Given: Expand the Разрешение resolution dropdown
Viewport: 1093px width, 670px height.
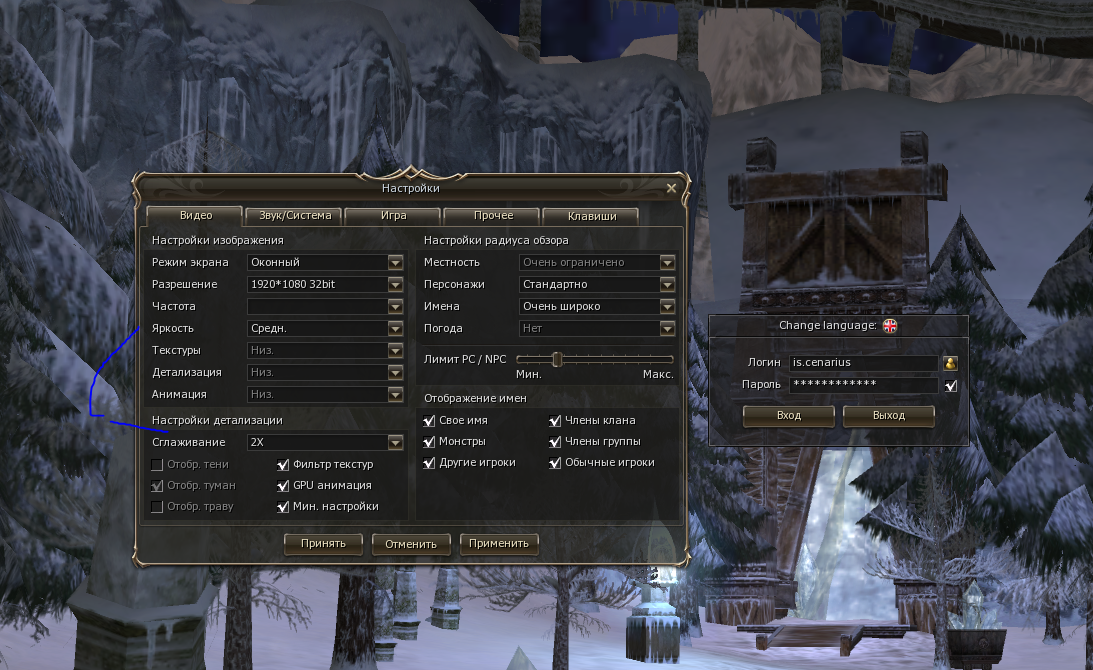Looking at the screenshot, I should (396, 285).
